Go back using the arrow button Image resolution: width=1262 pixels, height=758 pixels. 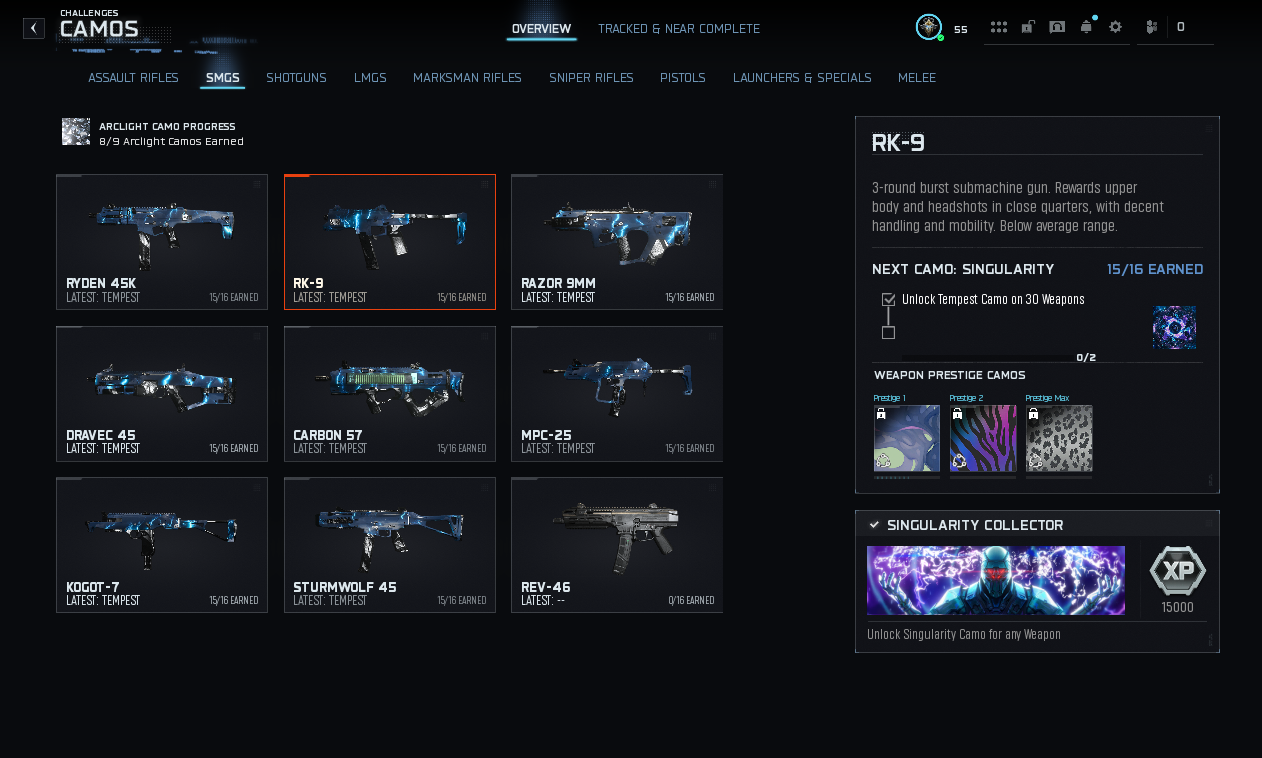tap(34, 28)
